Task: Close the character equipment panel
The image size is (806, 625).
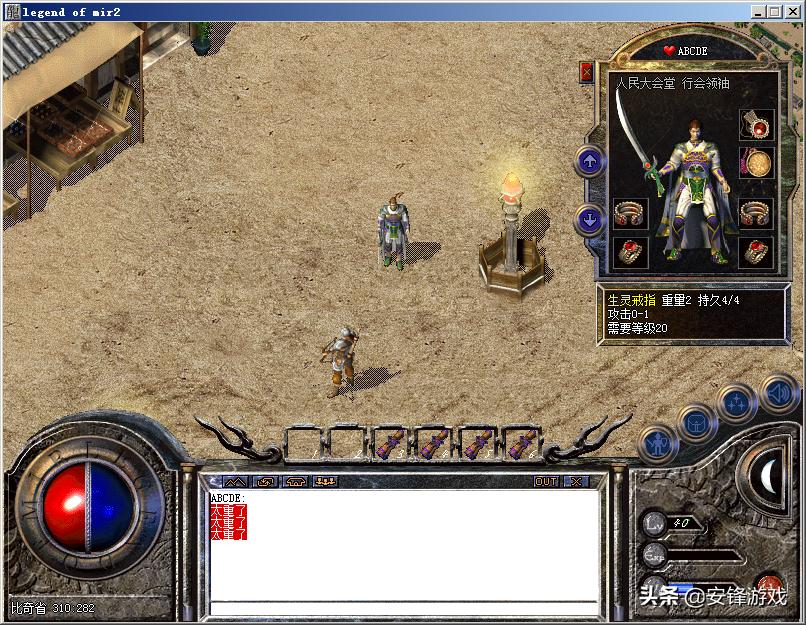Action: [586, 73]
